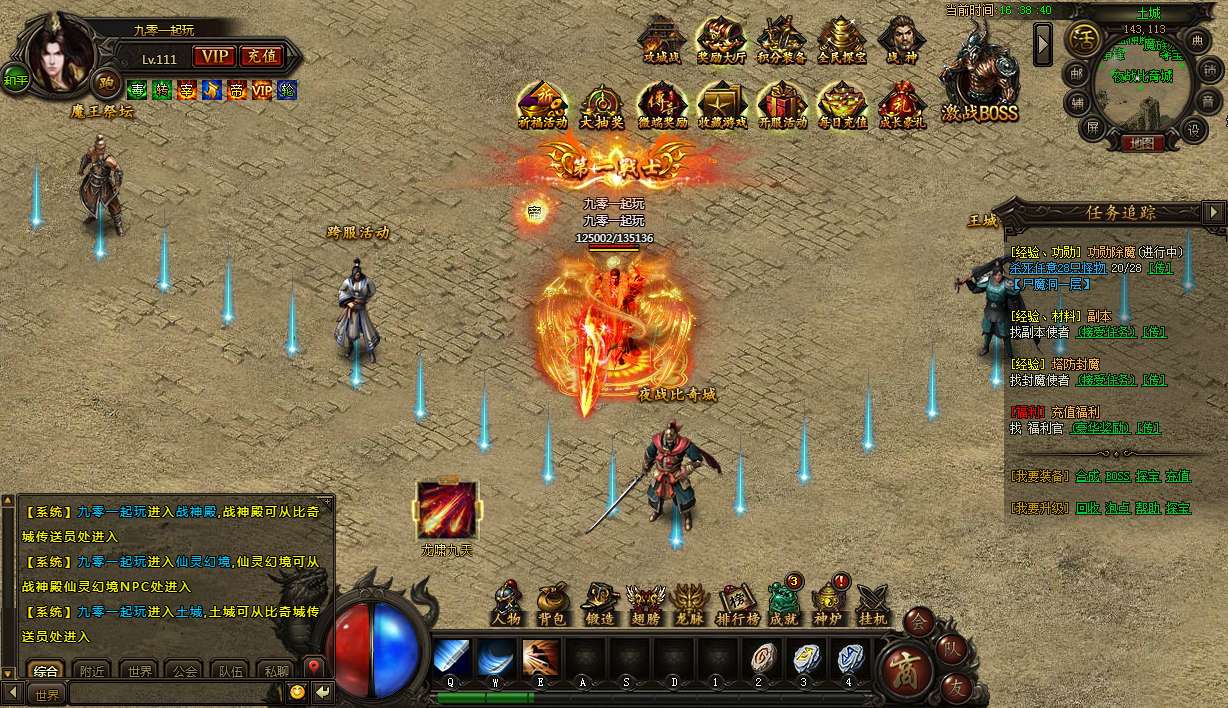
Task: Click the 地图 map button under the minimap
Action: 1141,143
